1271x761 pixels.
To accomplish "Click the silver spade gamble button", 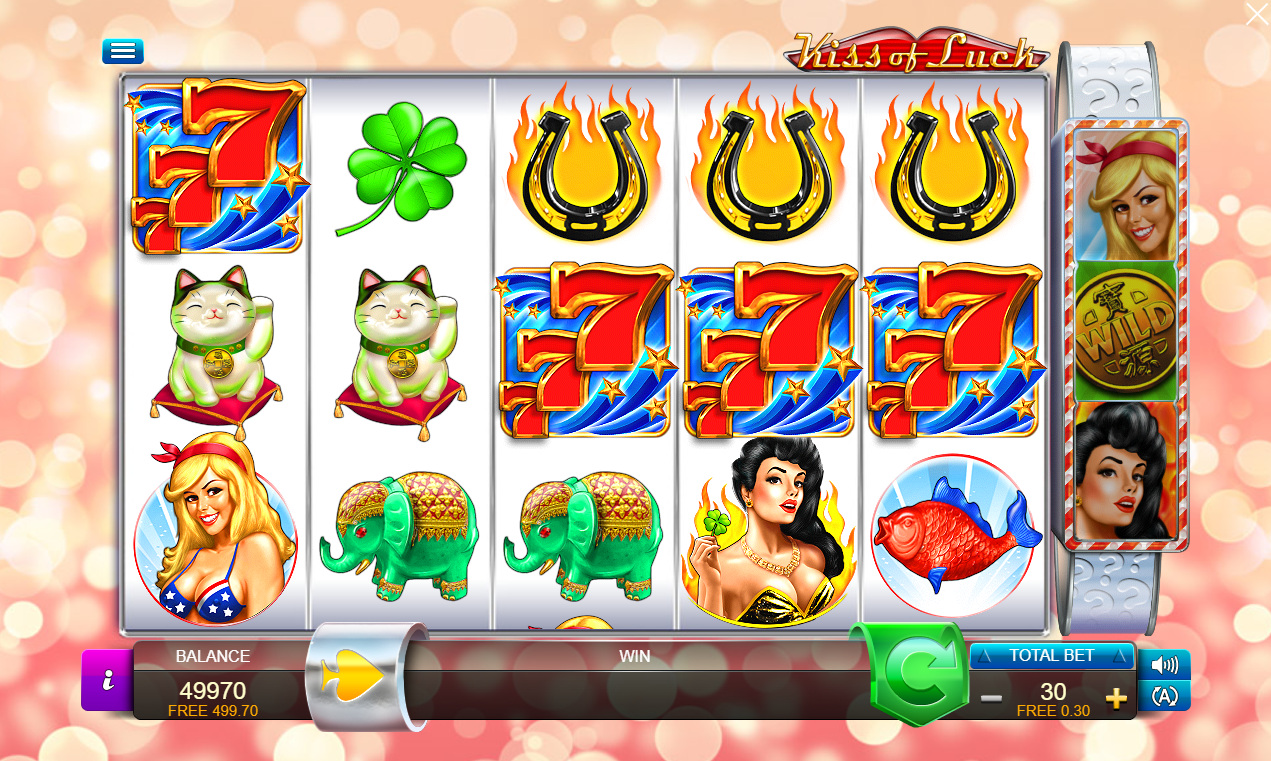I will pos(357,677).
